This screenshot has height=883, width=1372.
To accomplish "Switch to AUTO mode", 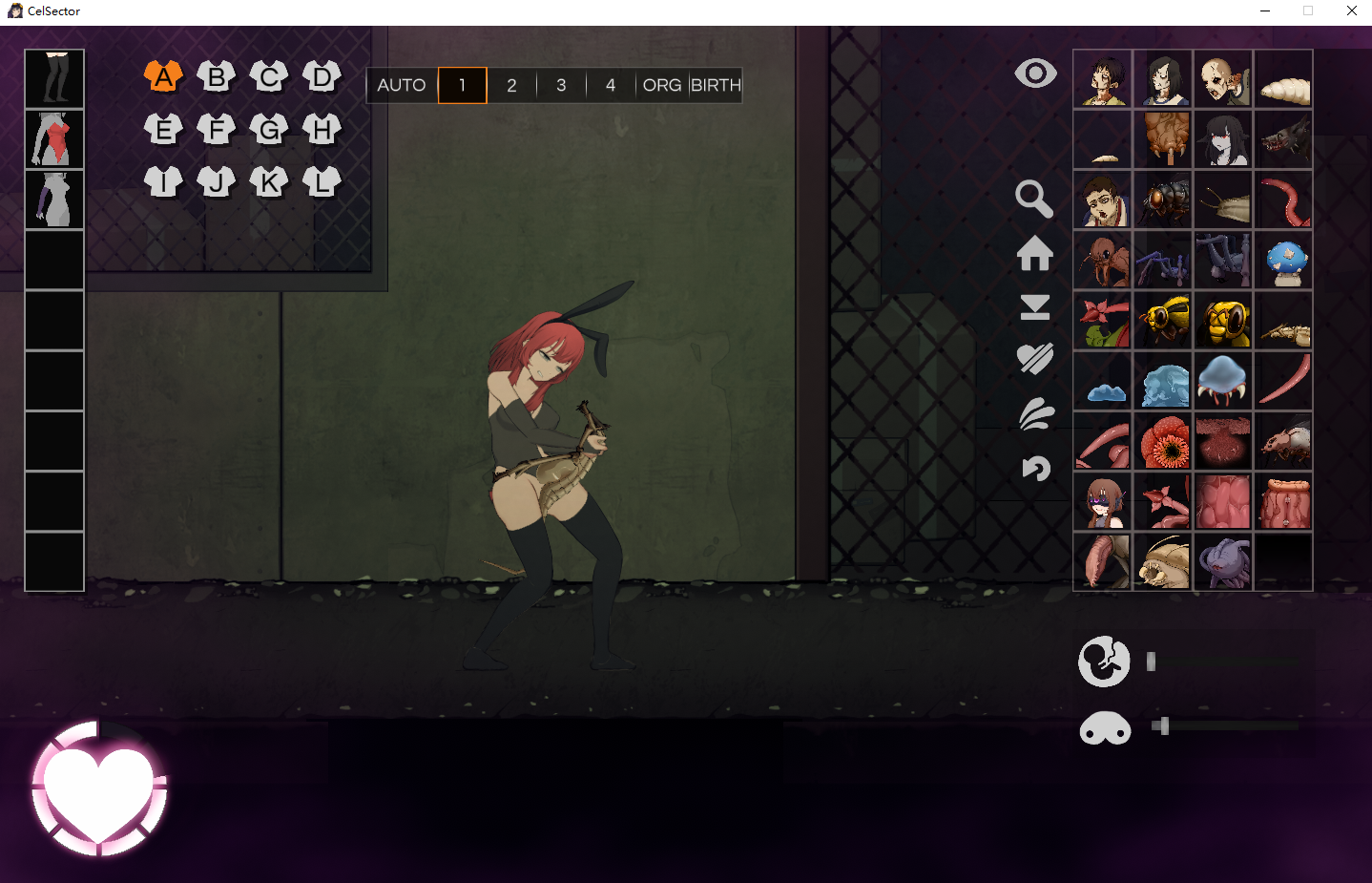I will (402, 85).
